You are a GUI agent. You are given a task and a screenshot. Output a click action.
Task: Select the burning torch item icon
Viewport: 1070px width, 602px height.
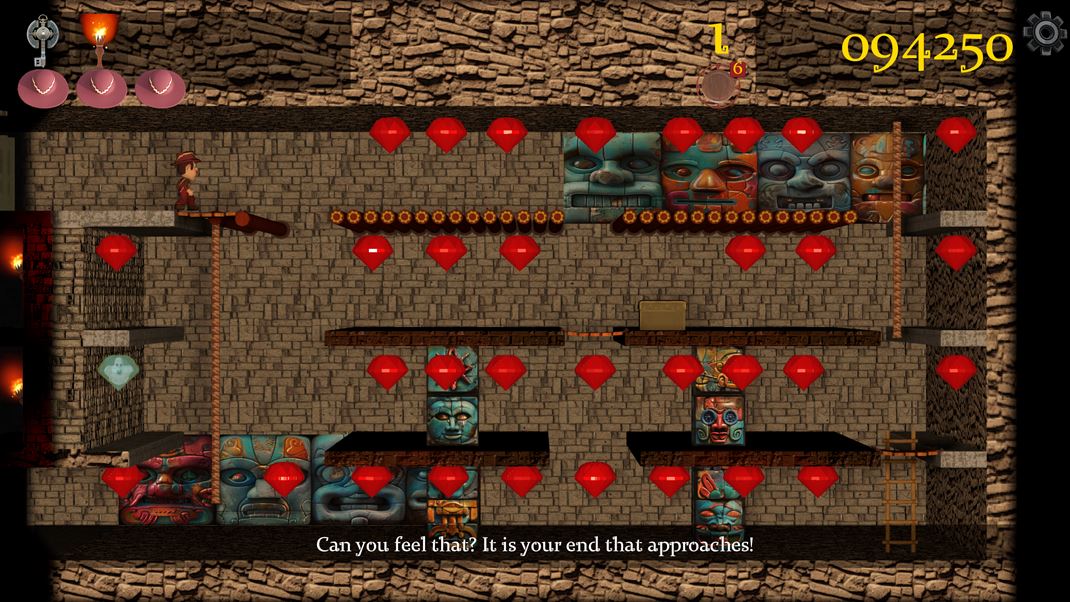(99, 30)
